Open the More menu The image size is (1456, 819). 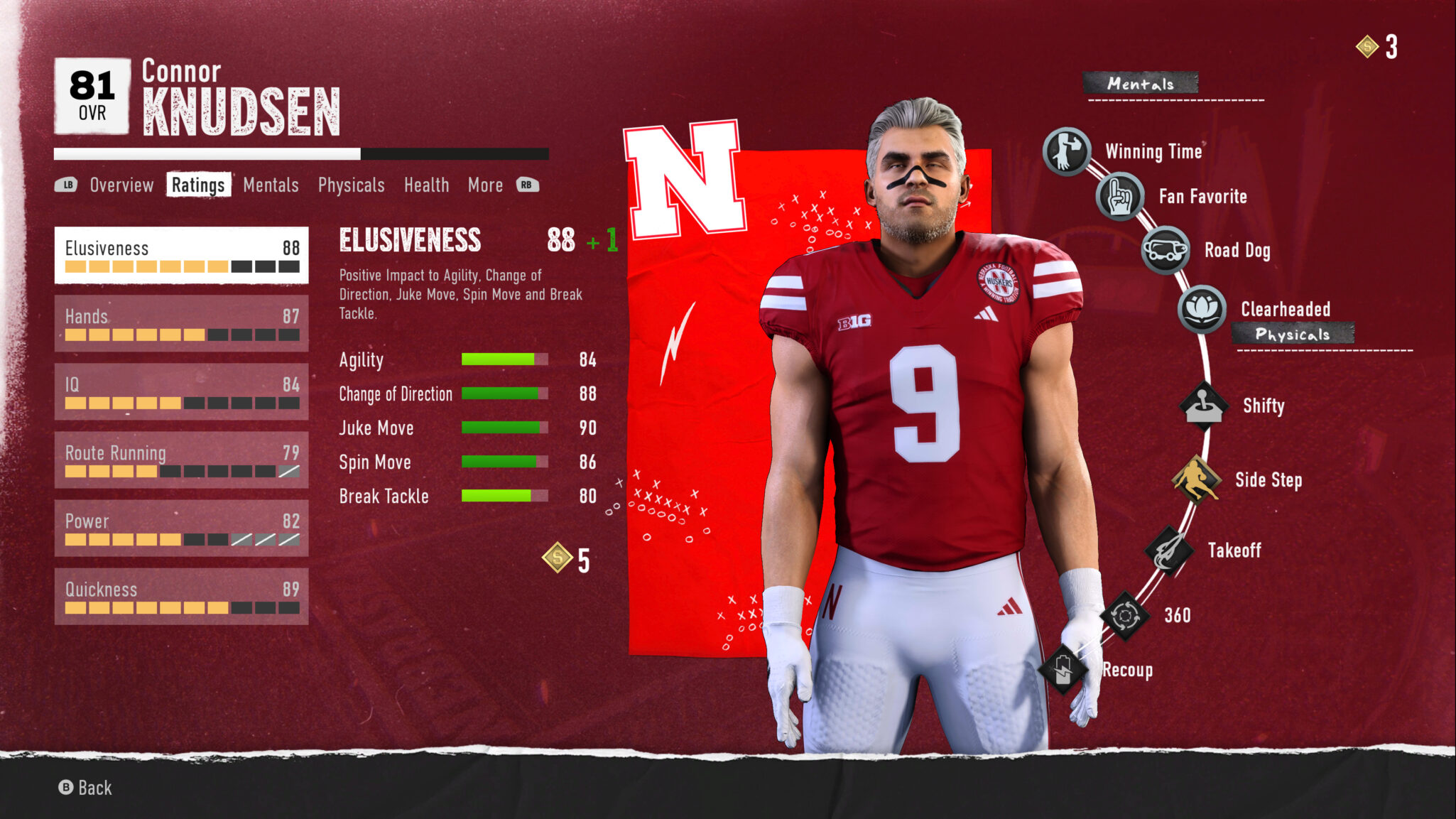[x=485, y=185]
